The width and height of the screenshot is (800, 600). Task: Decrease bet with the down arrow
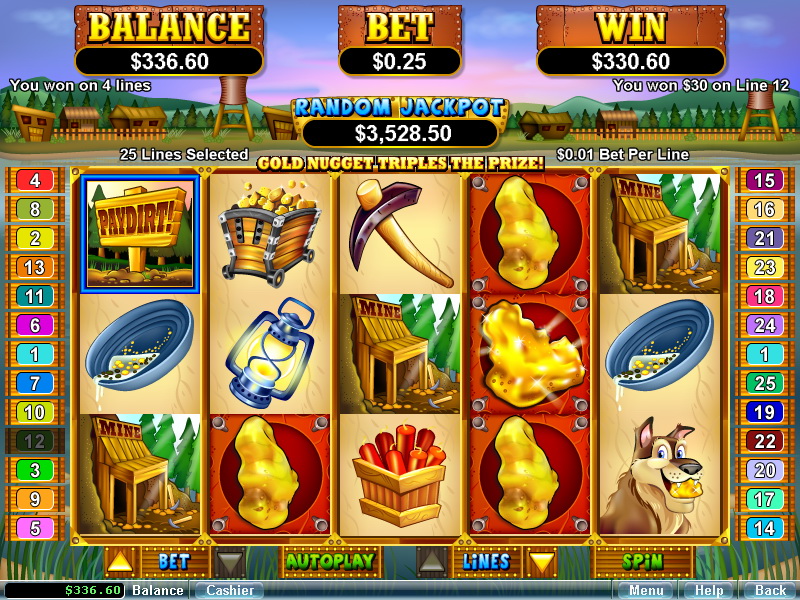point(229,562)
